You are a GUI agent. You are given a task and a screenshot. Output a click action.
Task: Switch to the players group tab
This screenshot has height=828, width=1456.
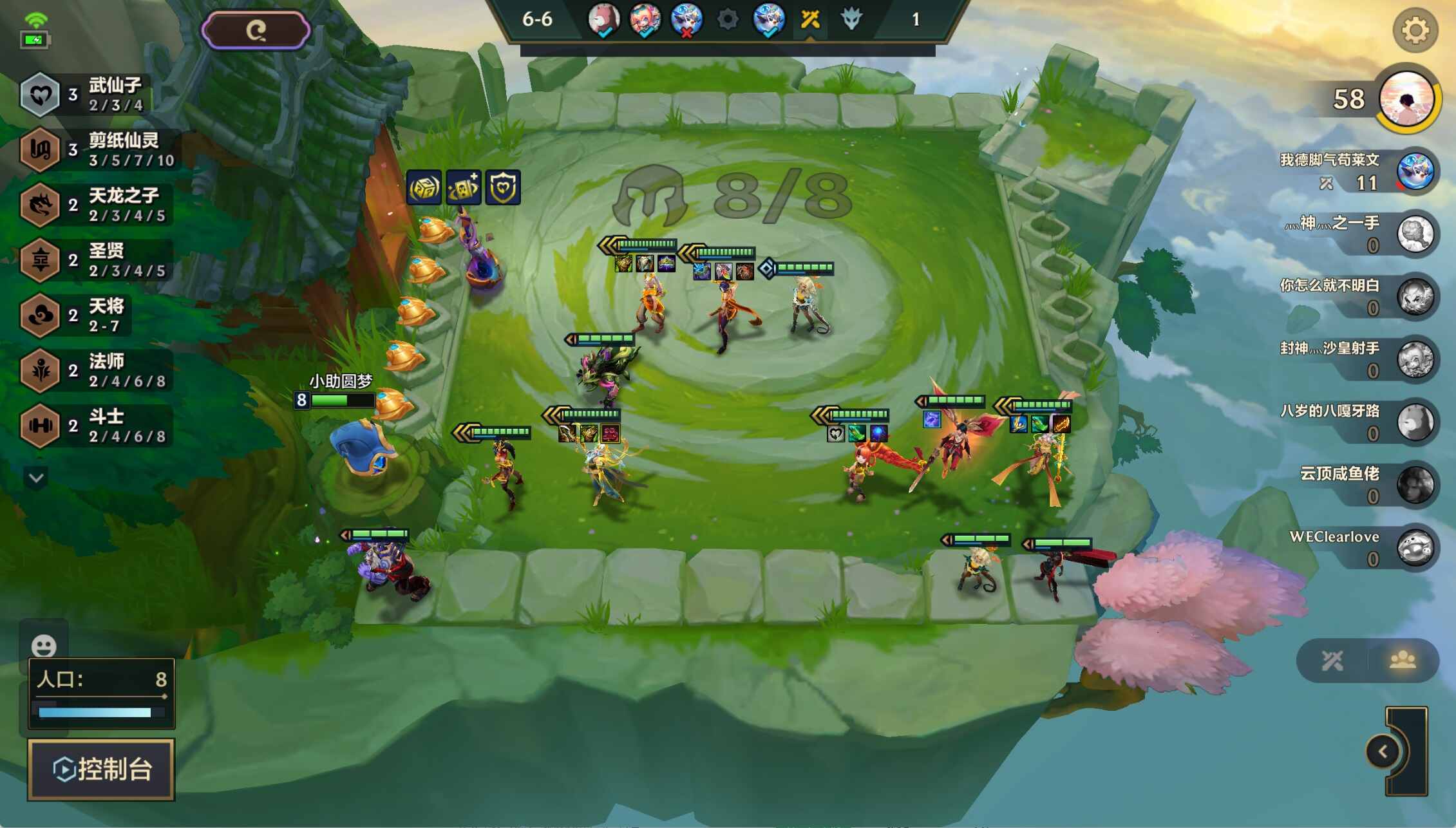(x=1403, y=660)
